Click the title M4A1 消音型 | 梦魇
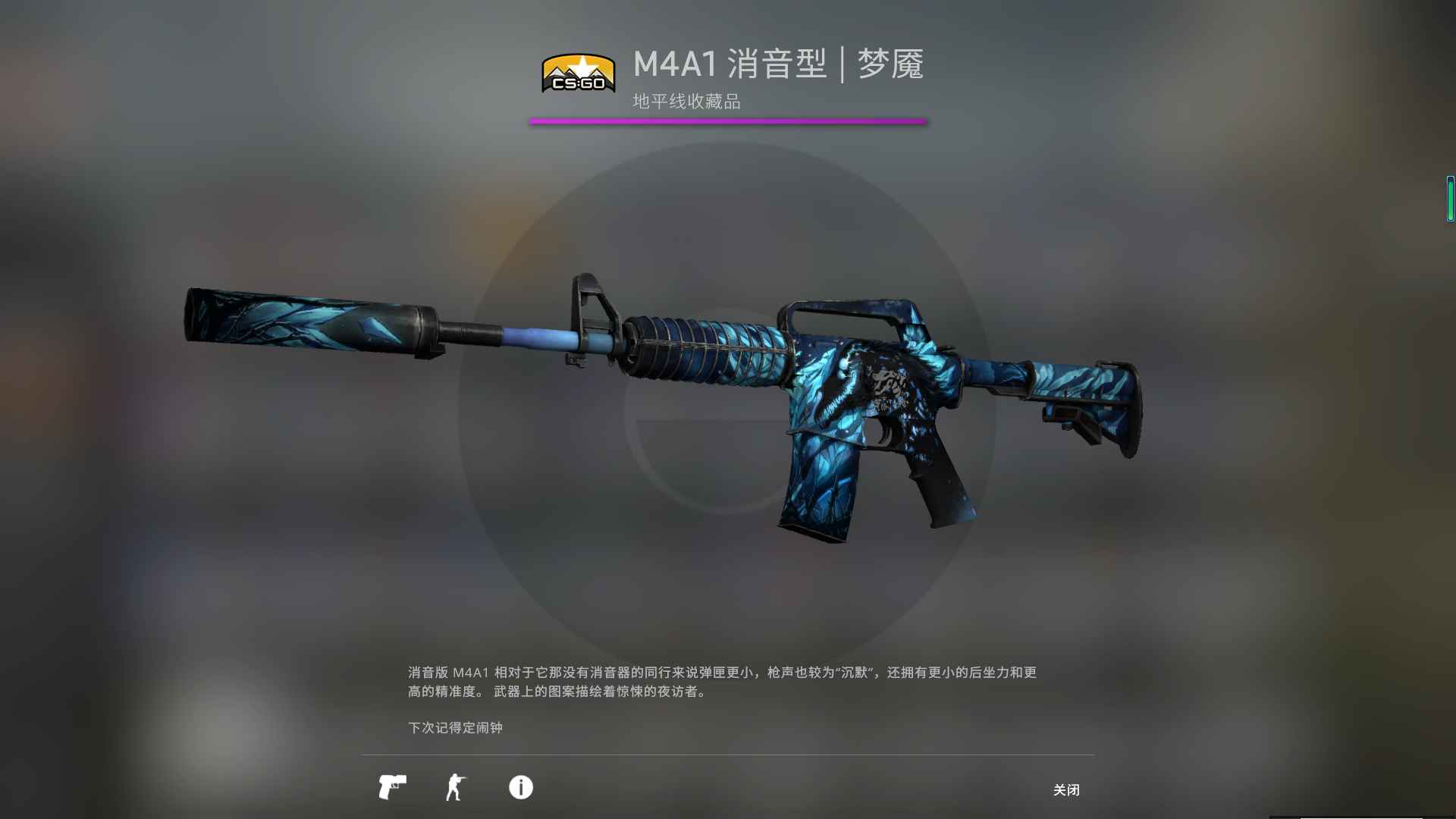This screenshot has height=819, width=1456. click(x=777, y=64)
